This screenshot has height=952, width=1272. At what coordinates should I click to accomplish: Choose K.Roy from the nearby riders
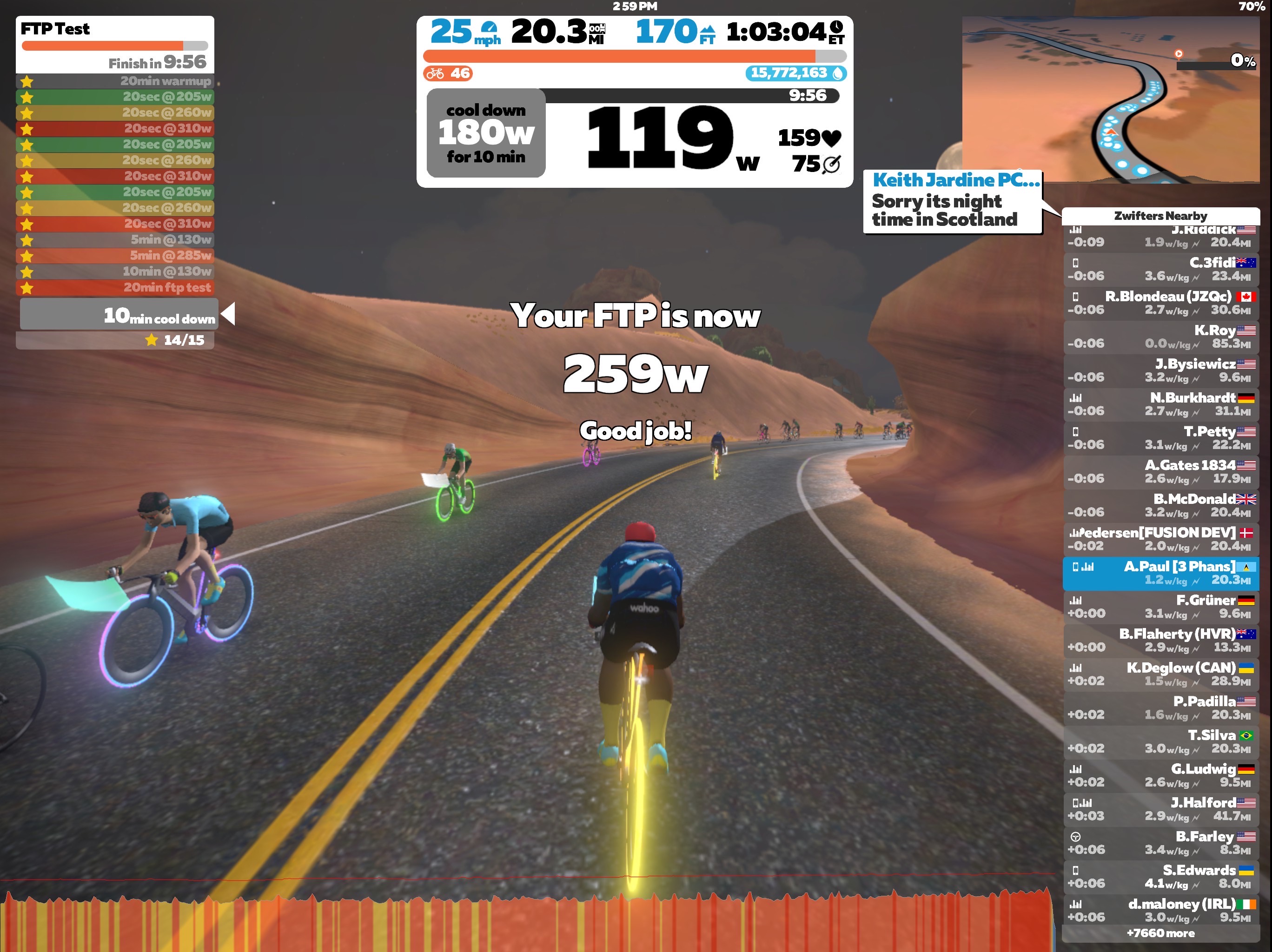(1160, 337)
